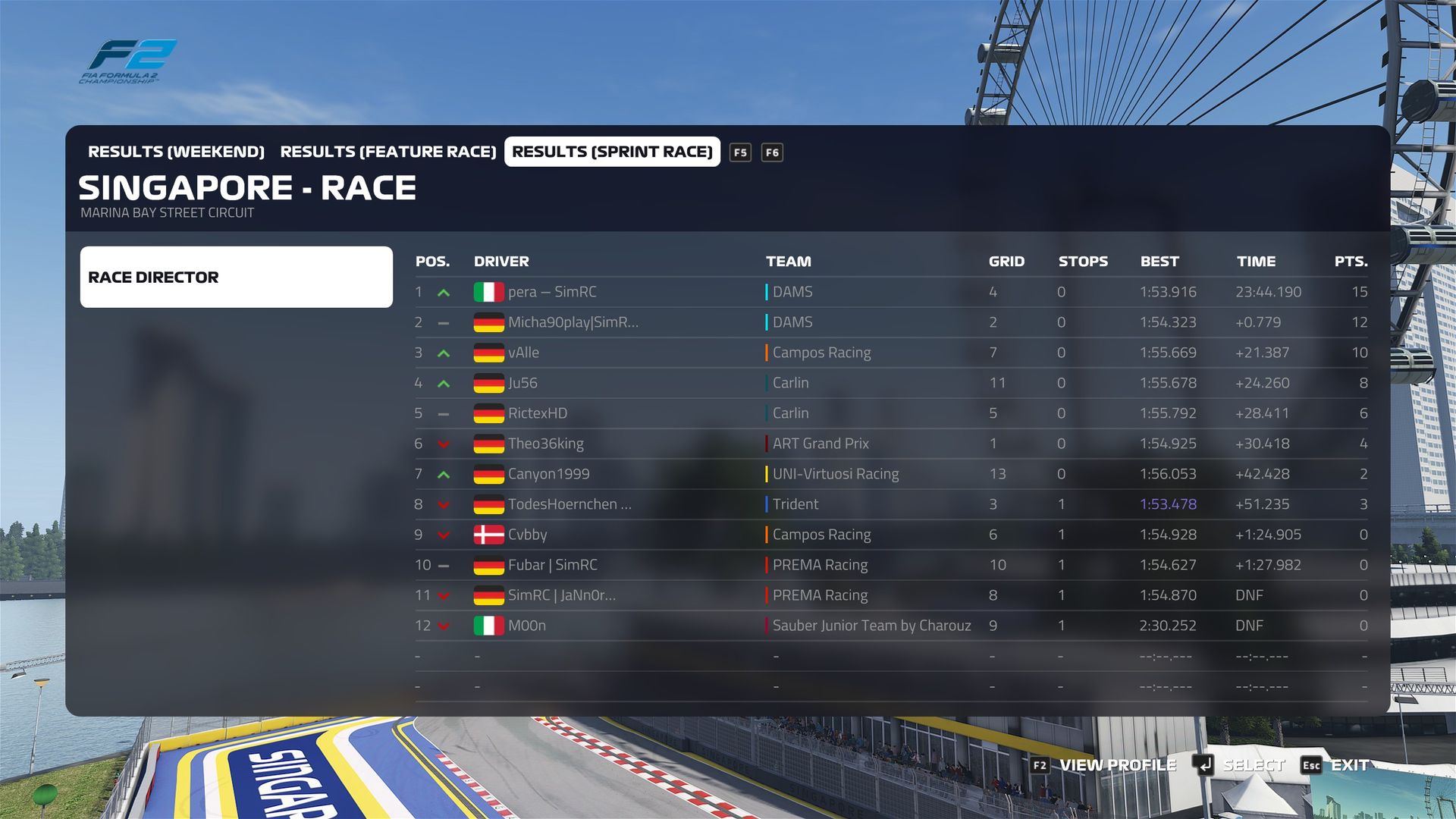Select the SimRC | JaNn0r driver row
The height and width of the screenshot is (819, 1456).
click(561, 595)
